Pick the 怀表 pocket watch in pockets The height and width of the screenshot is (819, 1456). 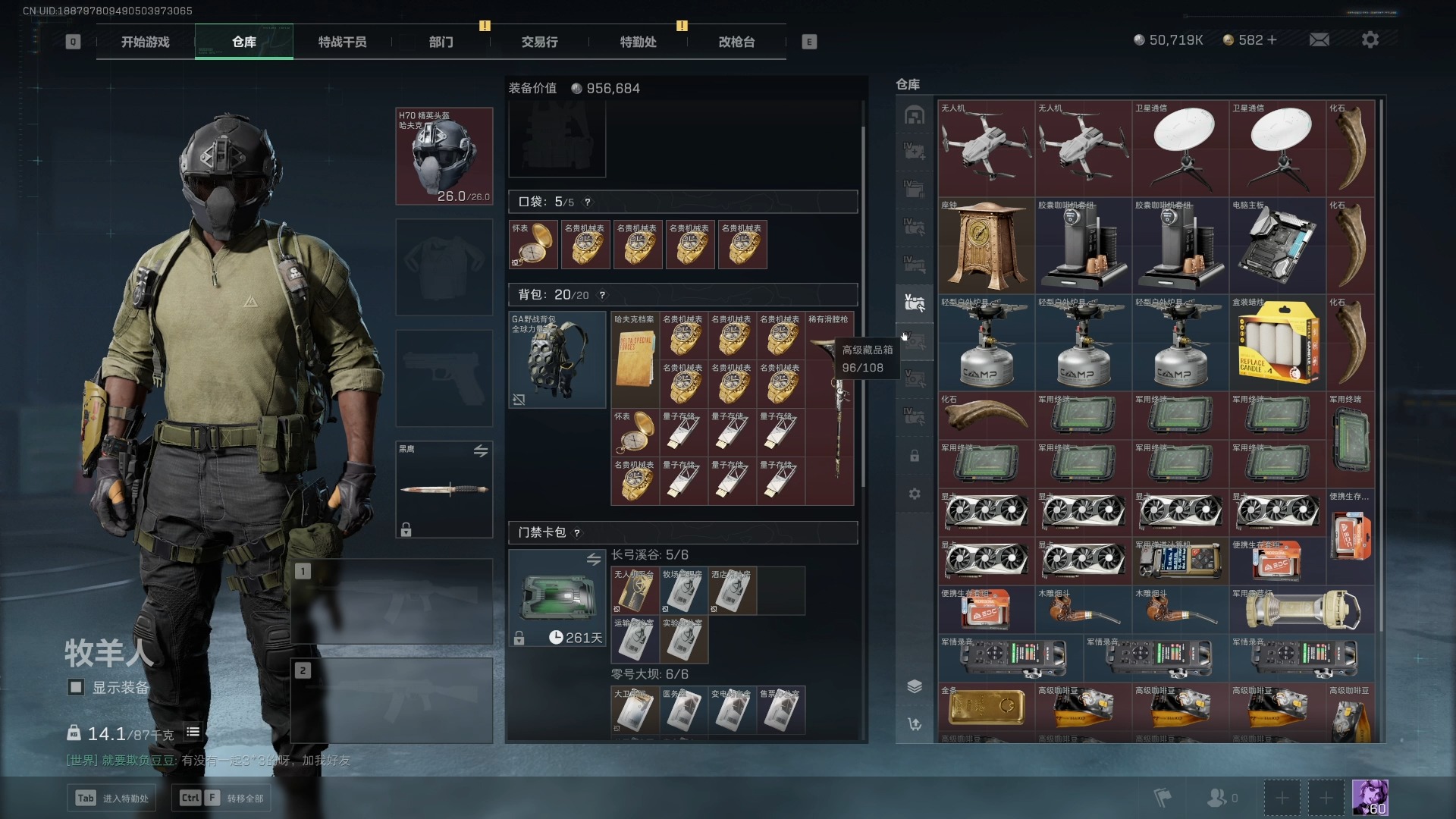click(533, 245)
